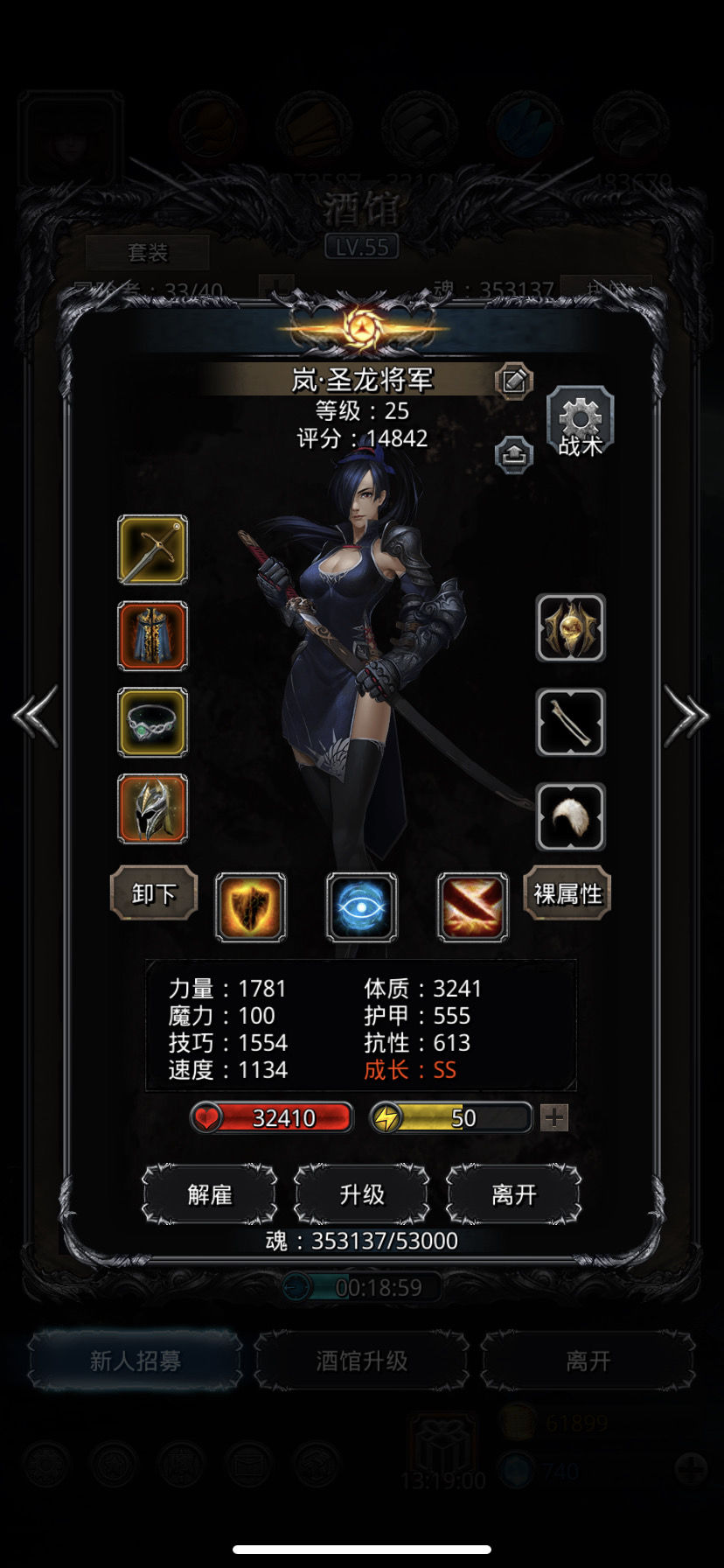
Task: Select the white feather item slot
Action: coord(570,816)
